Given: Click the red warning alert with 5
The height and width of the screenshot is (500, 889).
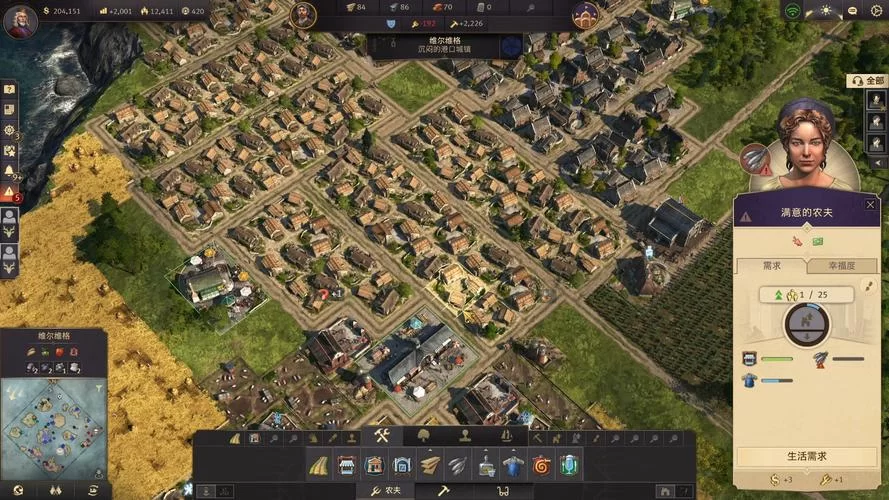Looking at the screenshot, I should pos(9,193).
